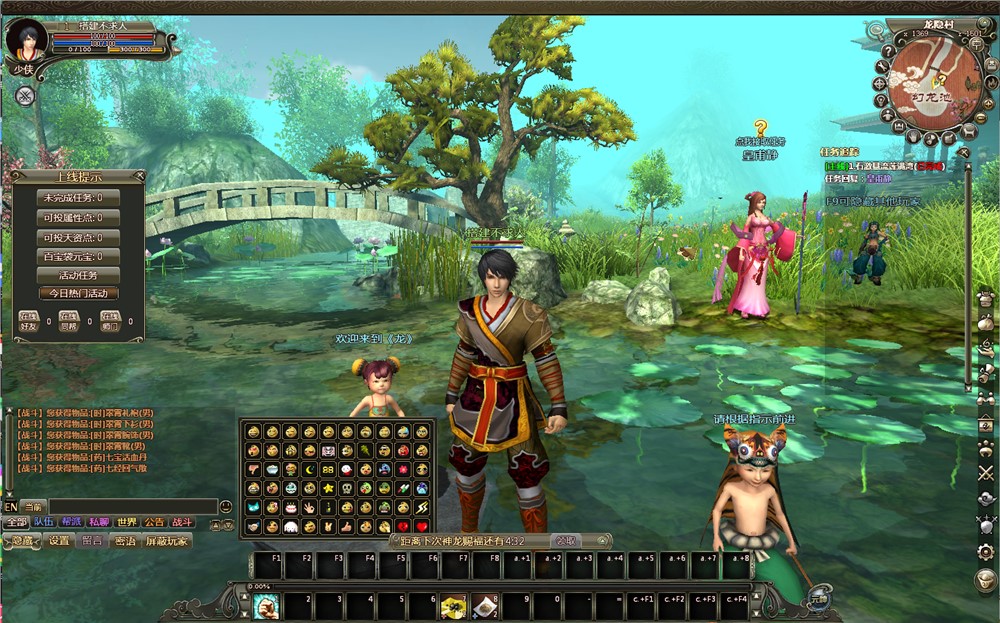Image resolution: width=1000 pixels, height=623 pixels.
Task: Click the 未完成任务 unfinished quests button
Action: (78, 198)
